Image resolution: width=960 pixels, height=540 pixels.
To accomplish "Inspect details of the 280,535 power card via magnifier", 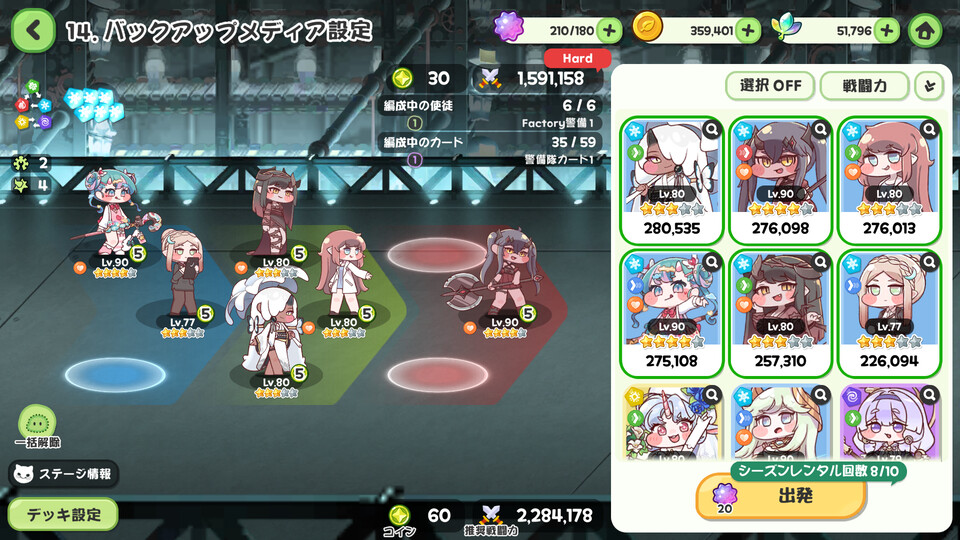I will coord(711,129).
